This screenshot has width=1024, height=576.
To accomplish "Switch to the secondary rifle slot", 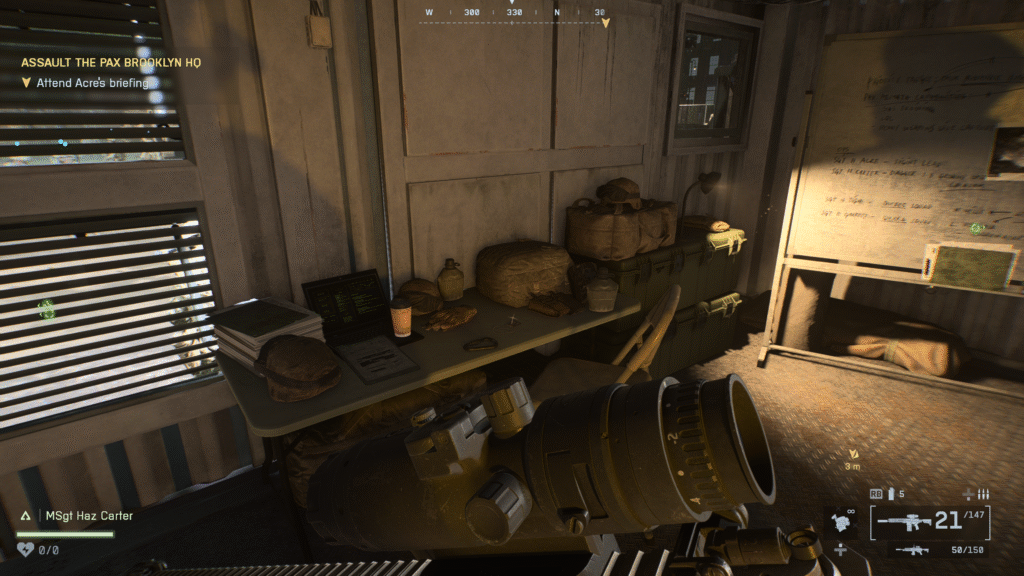I will (912, 550).
